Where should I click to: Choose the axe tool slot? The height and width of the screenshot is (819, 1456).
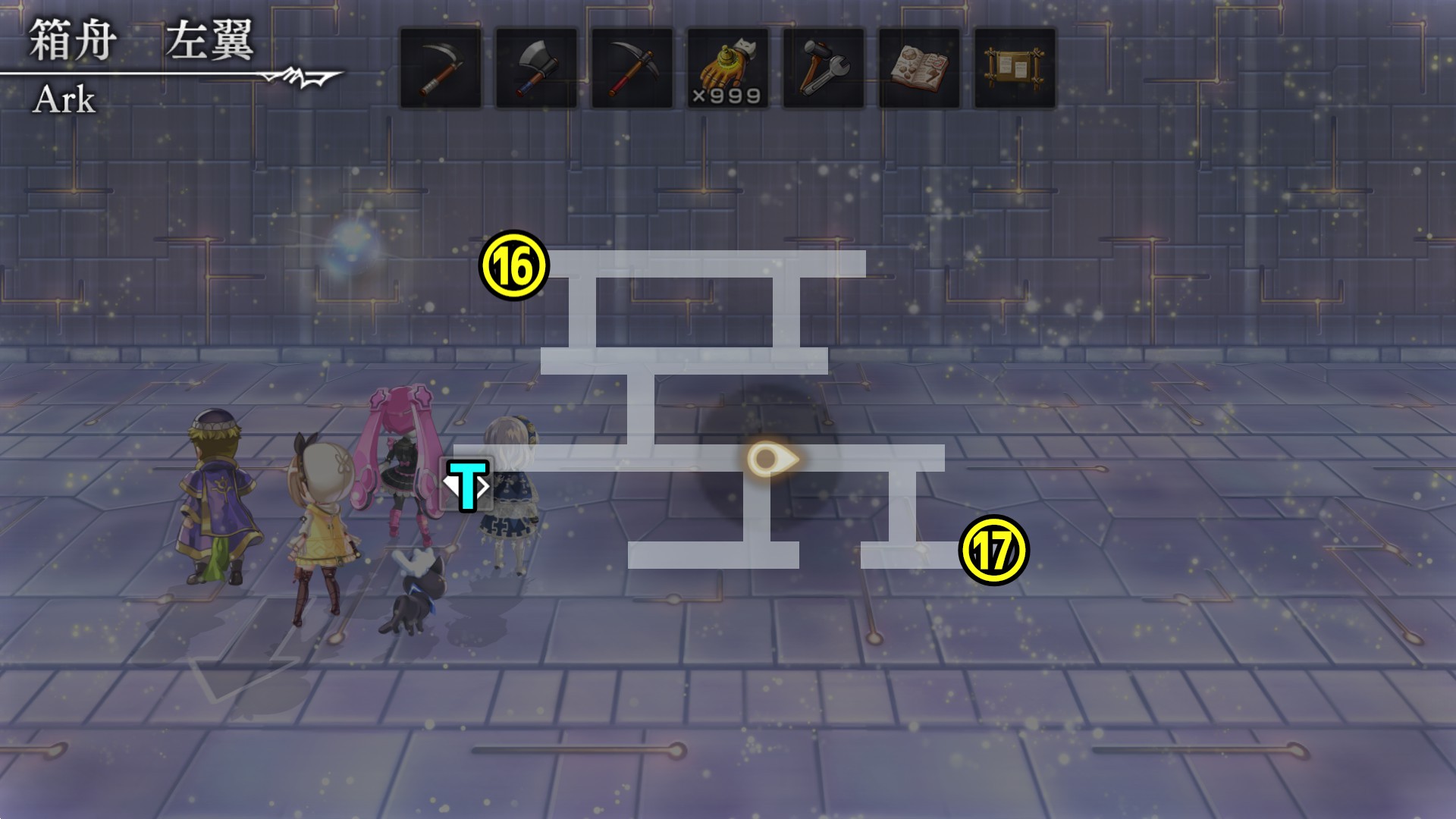536,68
